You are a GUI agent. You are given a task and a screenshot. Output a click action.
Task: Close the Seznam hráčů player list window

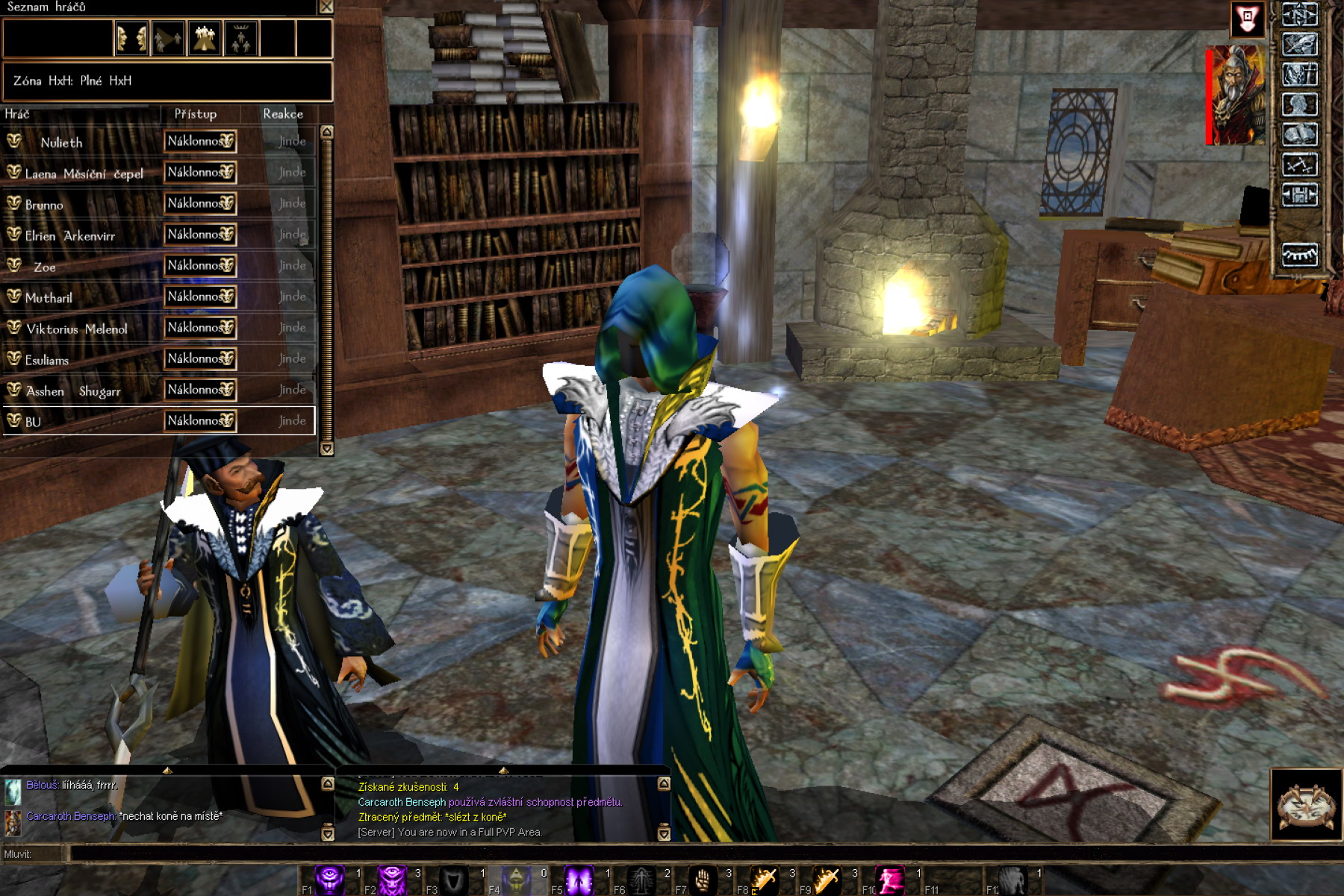(x=326, y=7)
